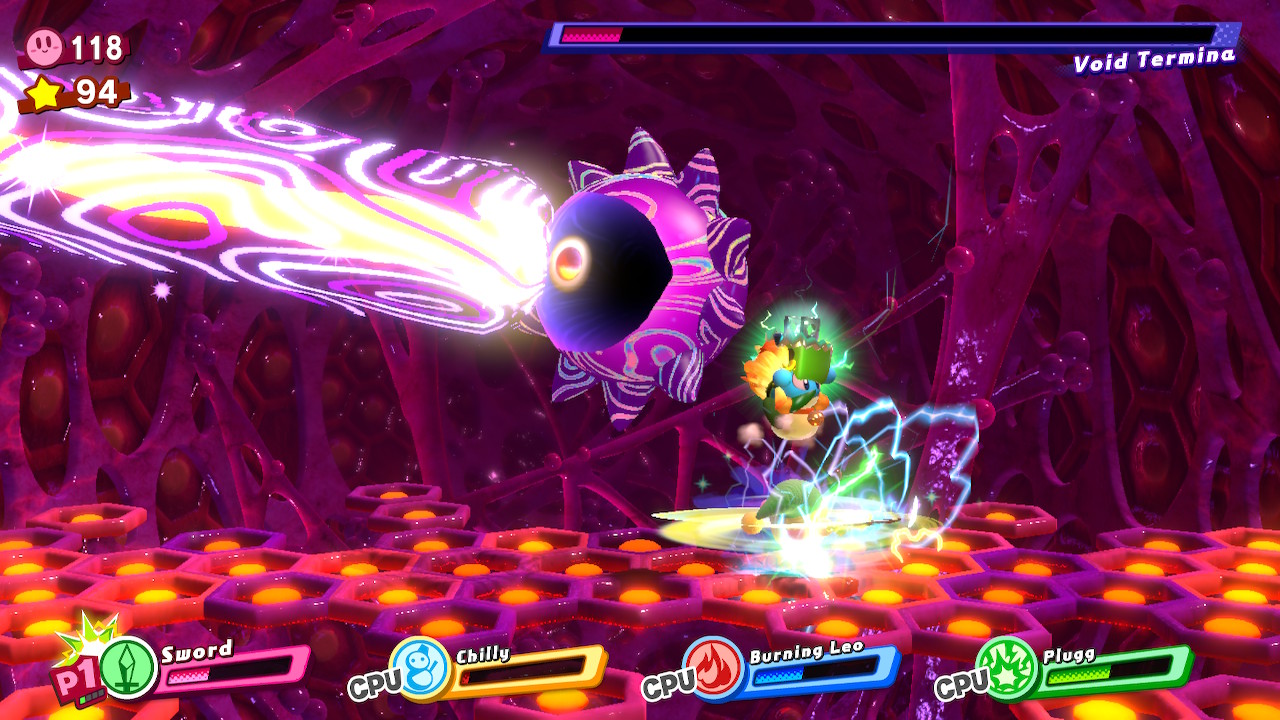The width and height of the screenshot is (1280, 720).
Task: Choose Burning Leo's red flame icon
Action: point(712,667)
